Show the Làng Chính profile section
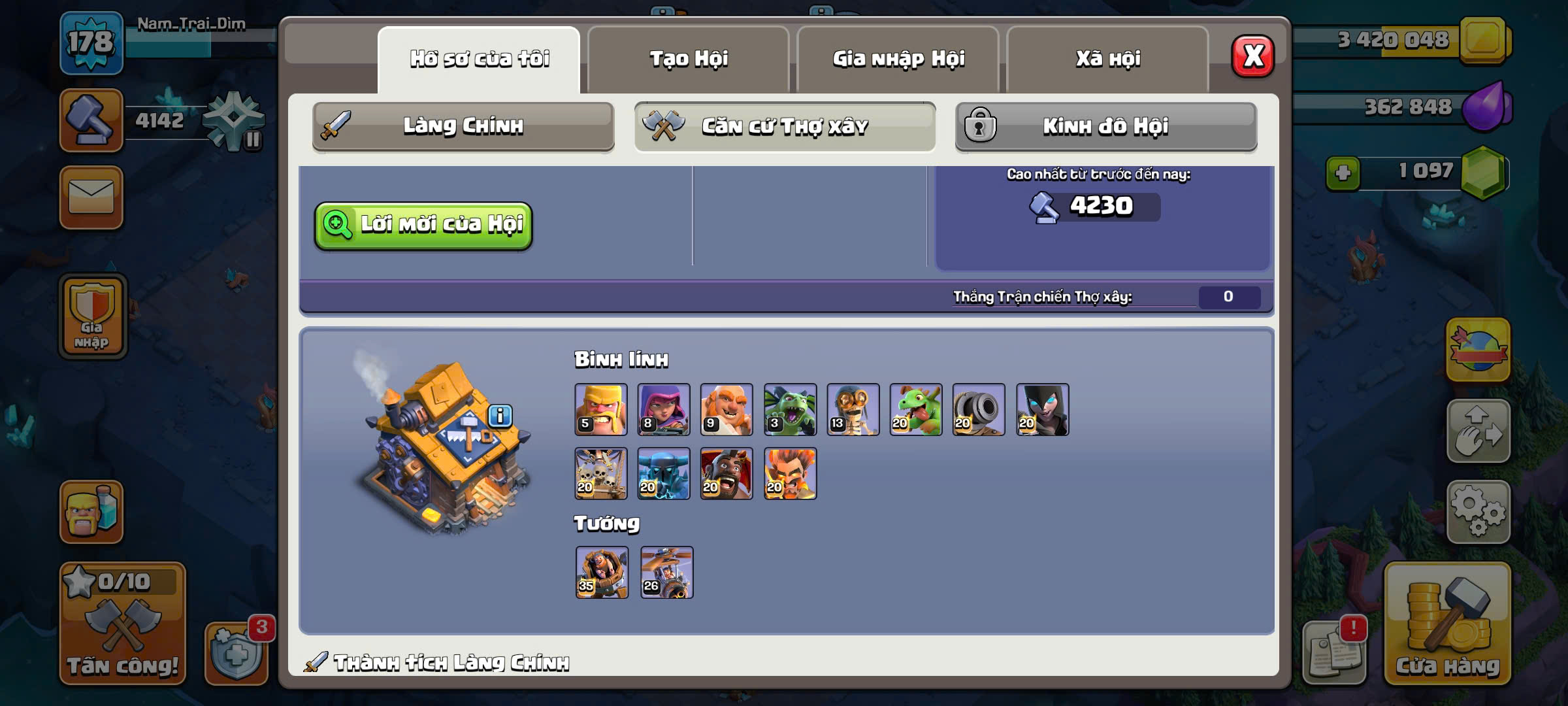 (x=463, y=126)
